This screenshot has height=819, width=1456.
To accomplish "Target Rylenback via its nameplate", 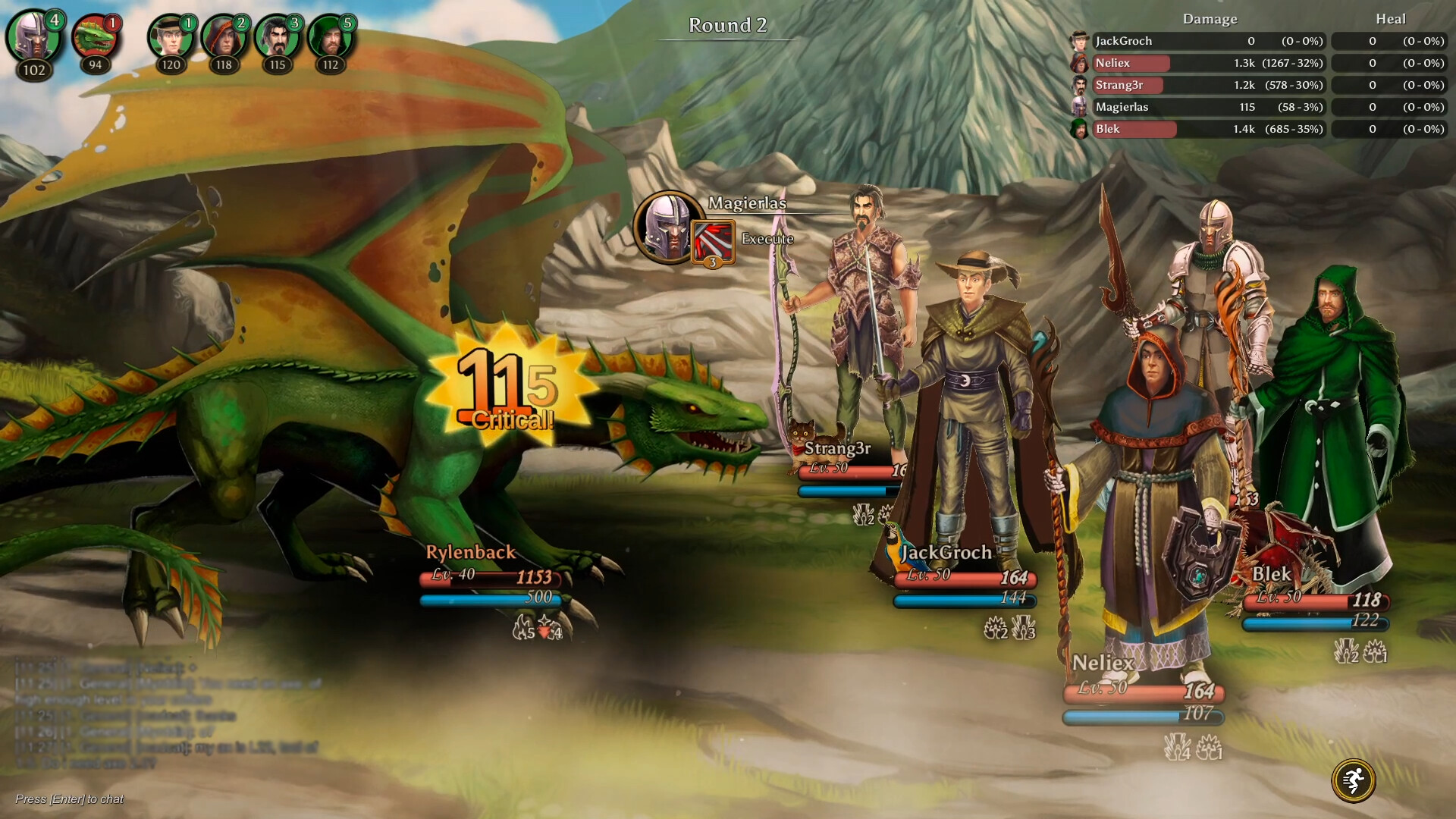I will pos(470,553).
